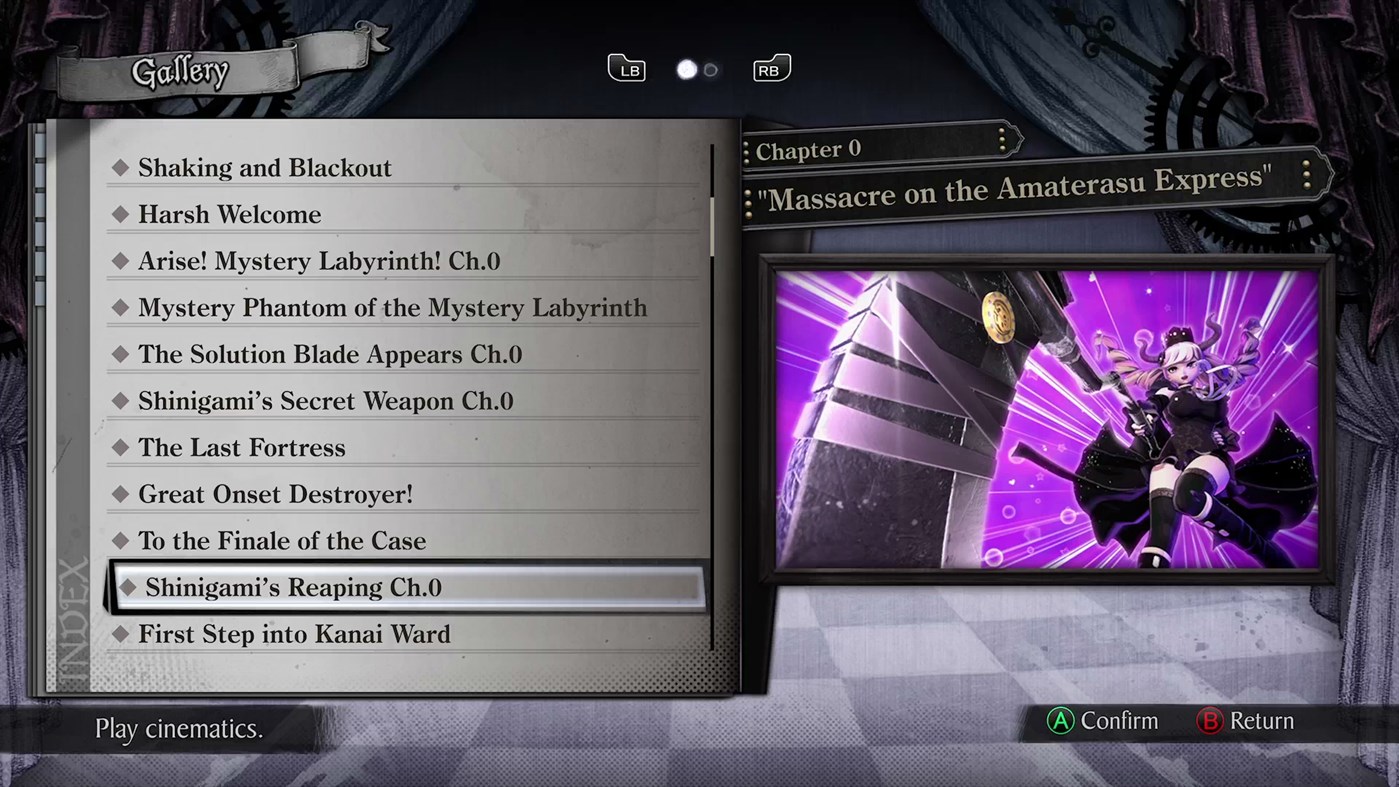
Task: Click the LB shoulder button icon
Action: click(627, 69)
